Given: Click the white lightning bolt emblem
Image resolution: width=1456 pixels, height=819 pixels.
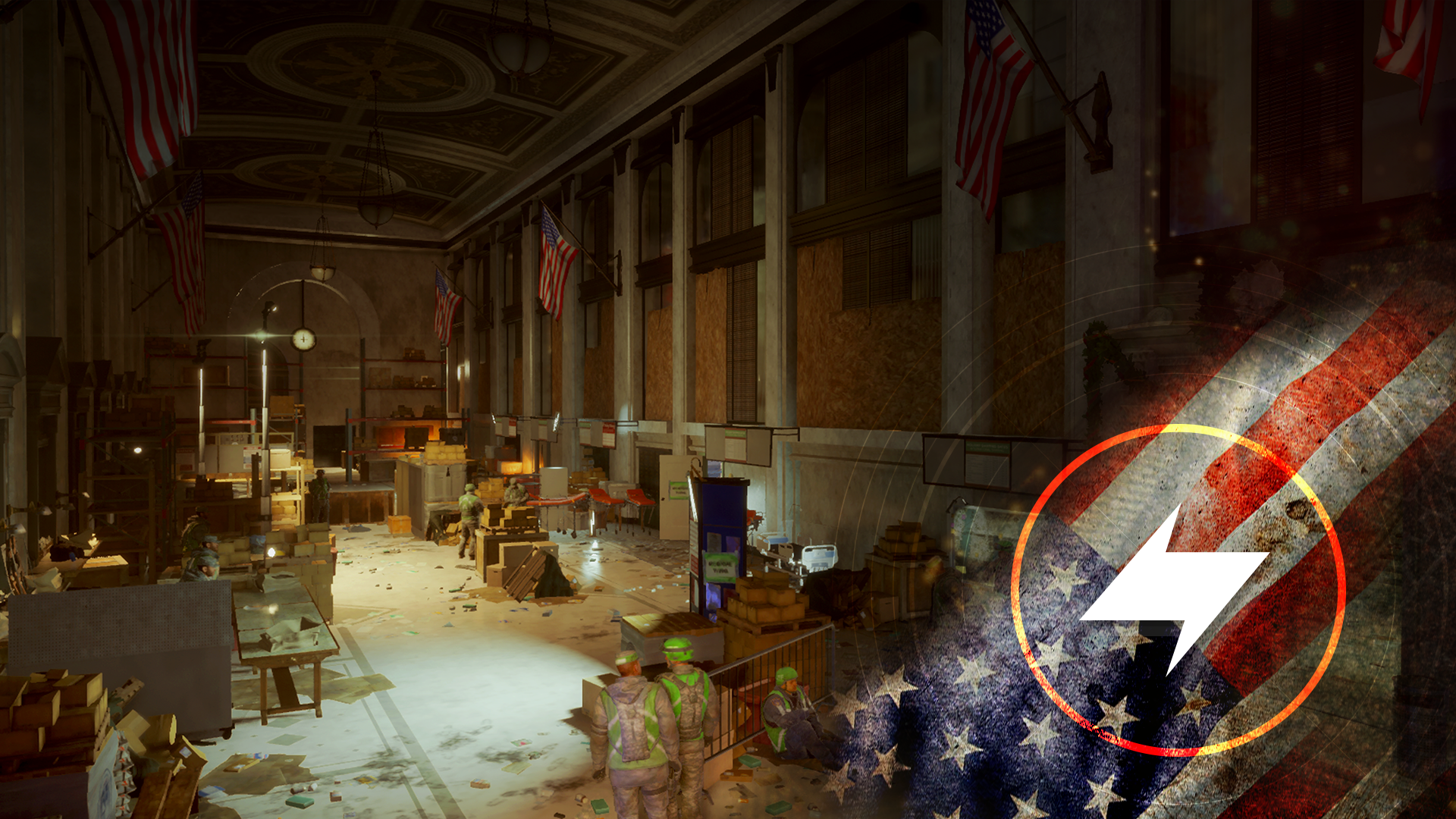Looking at the screenshot, I should click(x=1174, y=589).
